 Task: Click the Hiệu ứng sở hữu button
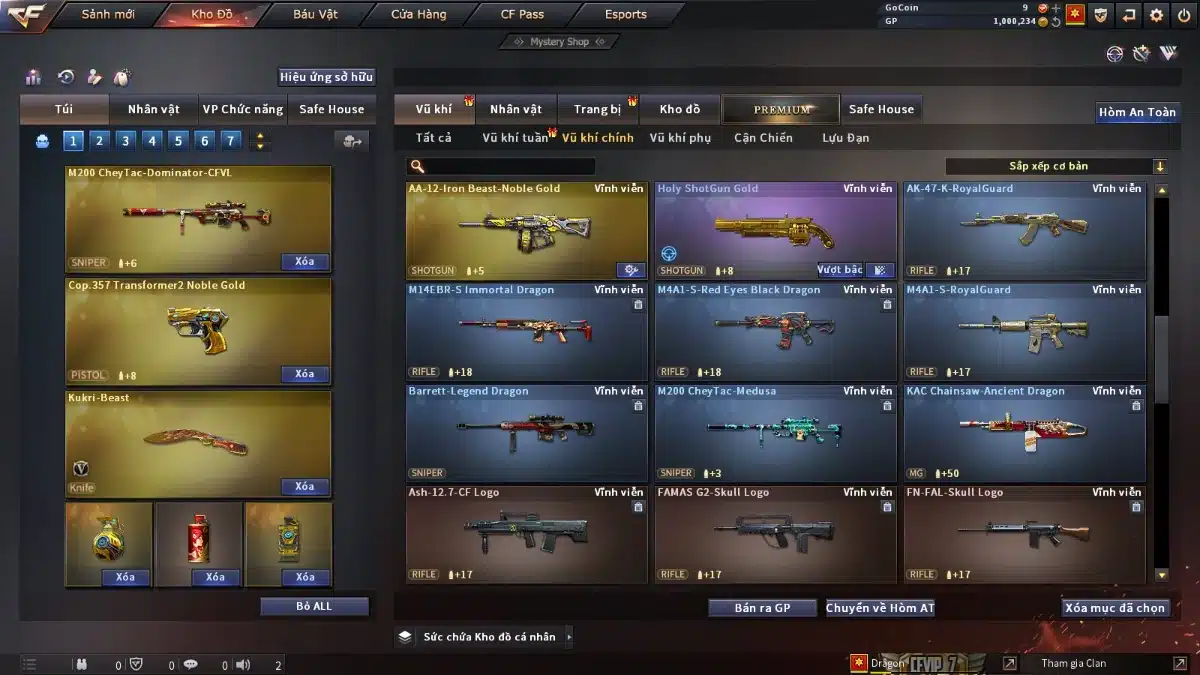tap(326, 77)
